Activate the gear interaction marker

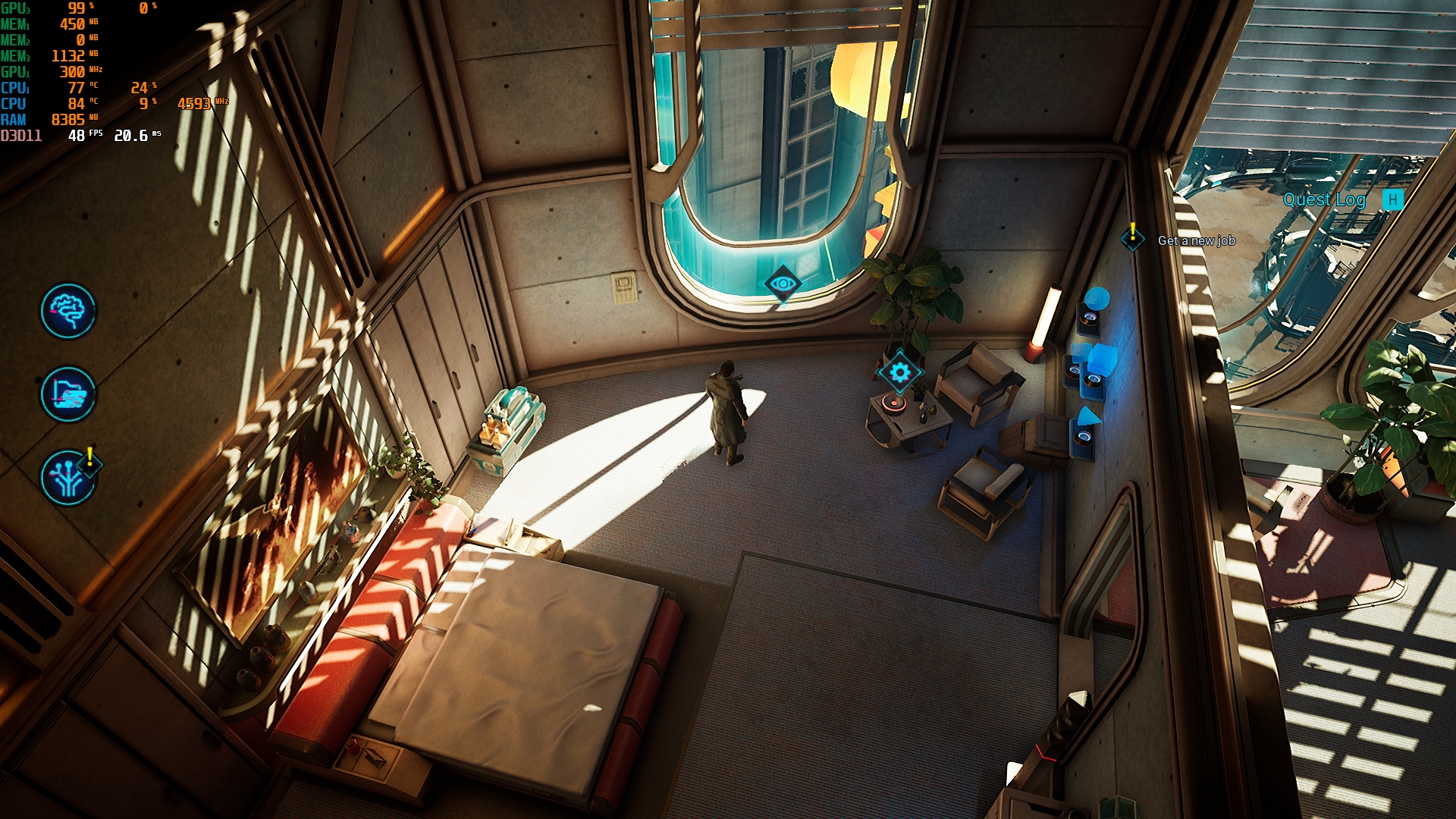point(899,372)
